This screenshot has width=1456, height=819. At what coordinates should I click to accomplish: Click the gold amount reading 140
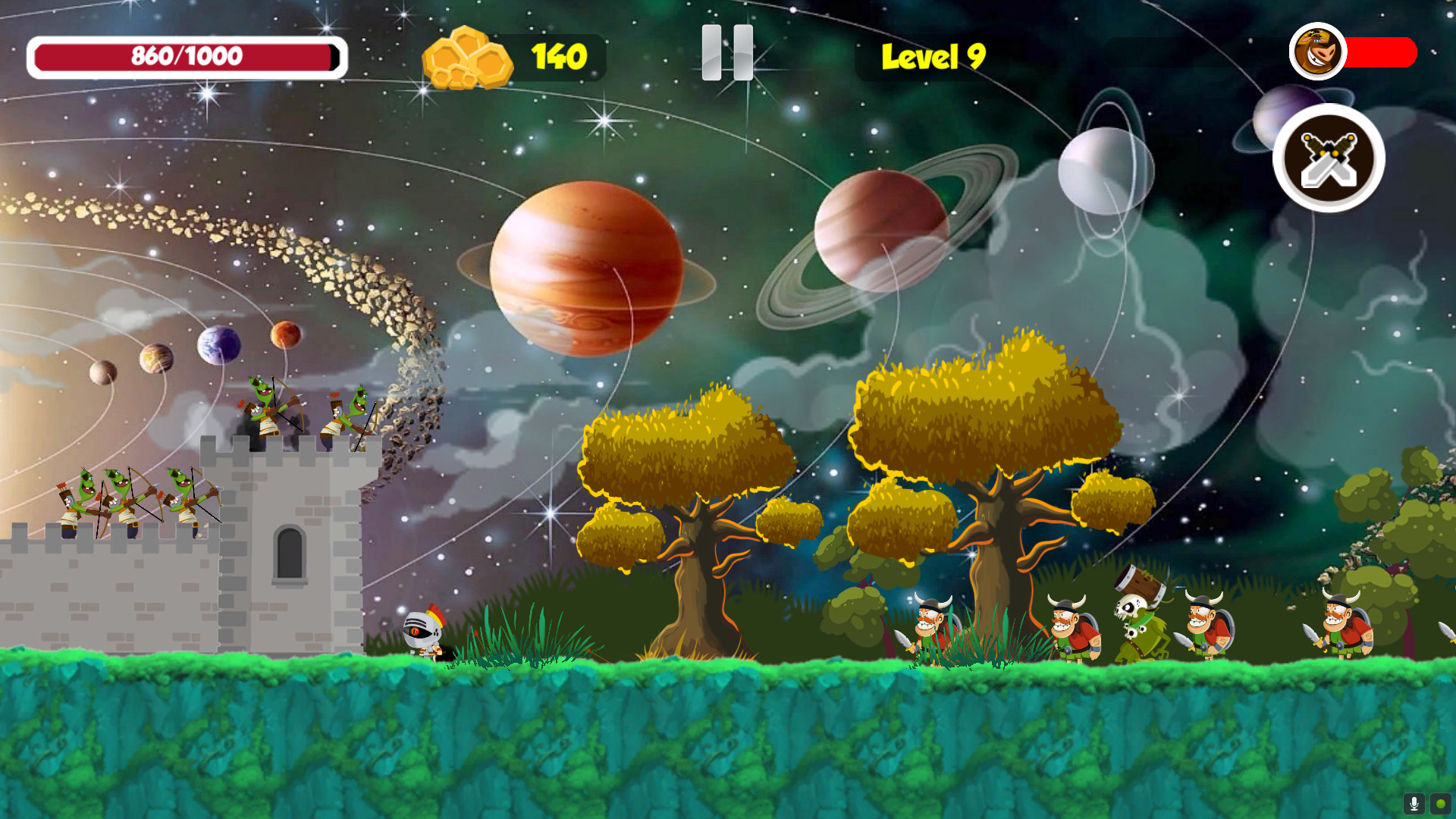(x=559, y=55)
